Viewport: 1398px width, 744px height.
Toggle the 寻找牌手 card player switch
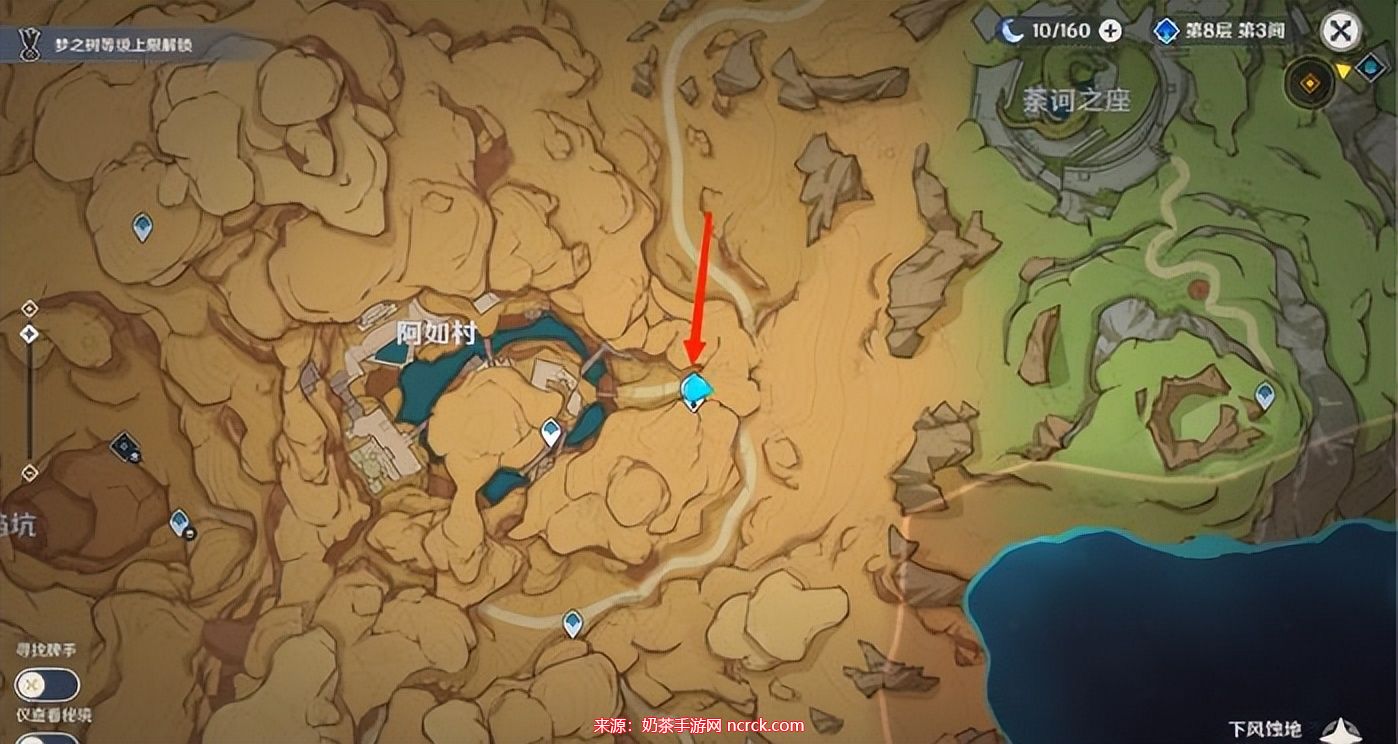tap(47, 685)
